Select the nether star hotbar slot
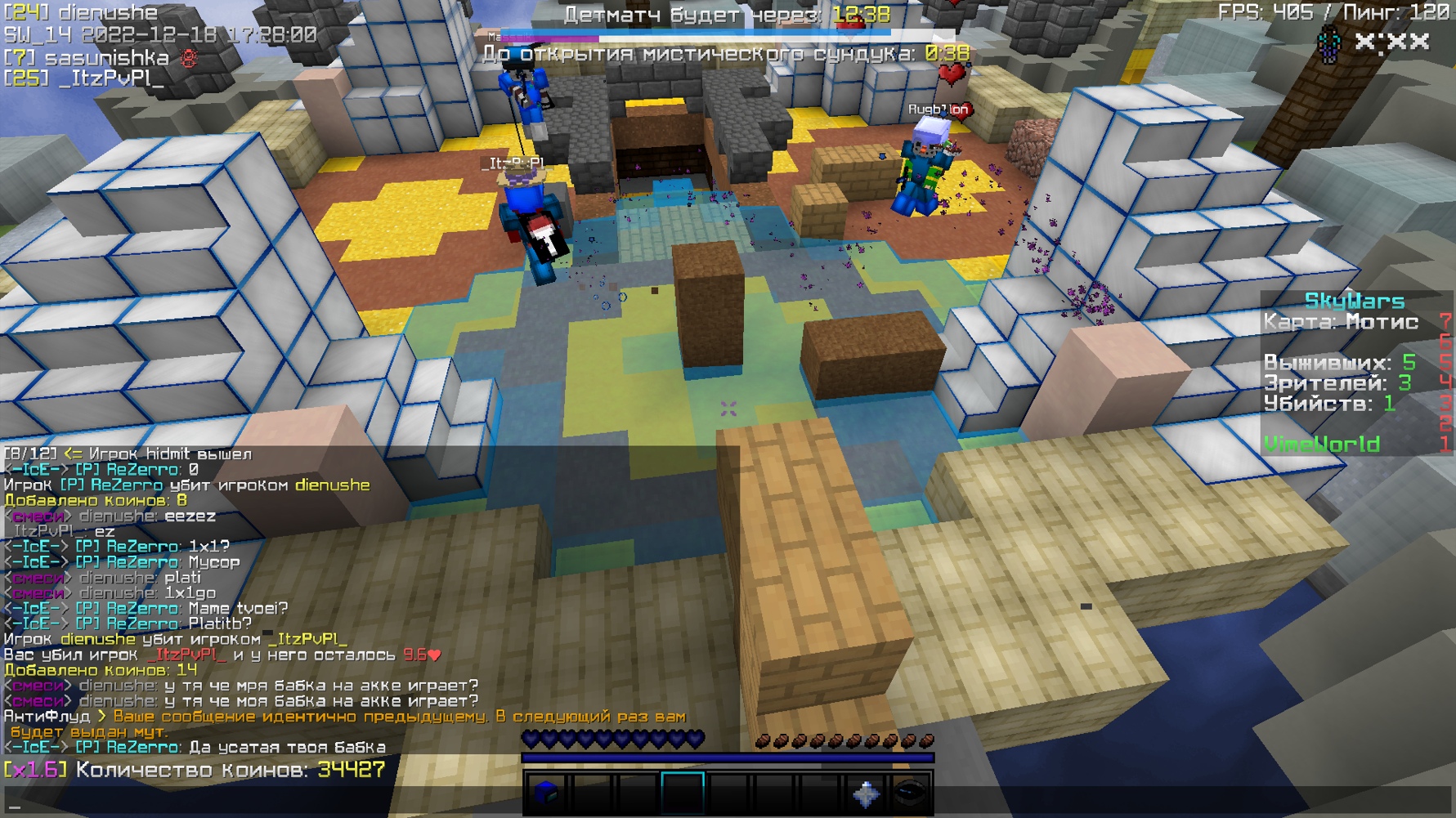The height and width of the screenshot is (818, 1456). click(866, 792)
